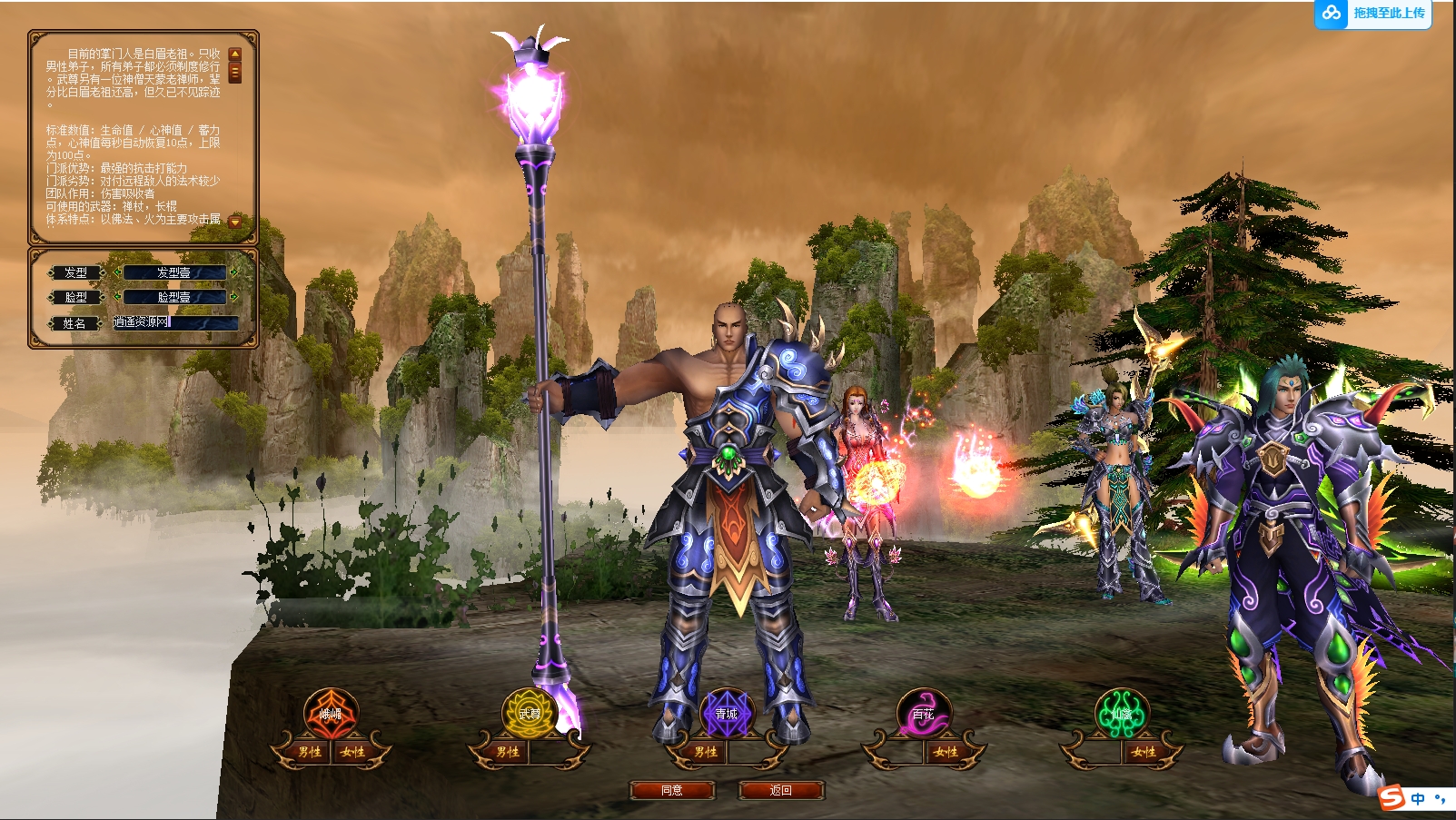Click the 拖拽至此上传 cloud upload overlay
The image size is (1456, 820).
click(x=1372, y=14)
